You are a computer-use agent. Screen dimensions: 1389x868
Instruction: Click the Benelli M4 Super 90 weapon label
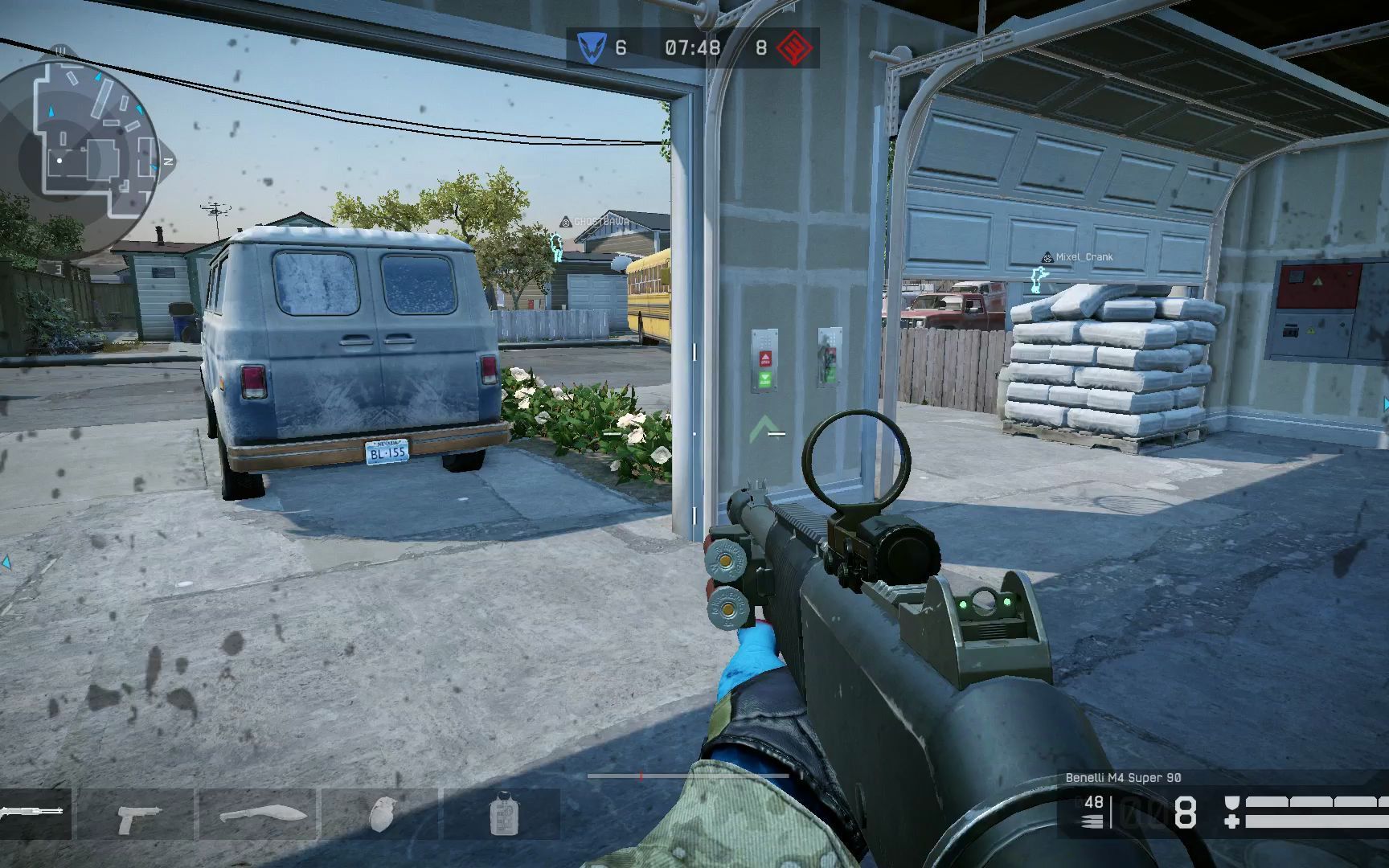[x=1125, y=777]
